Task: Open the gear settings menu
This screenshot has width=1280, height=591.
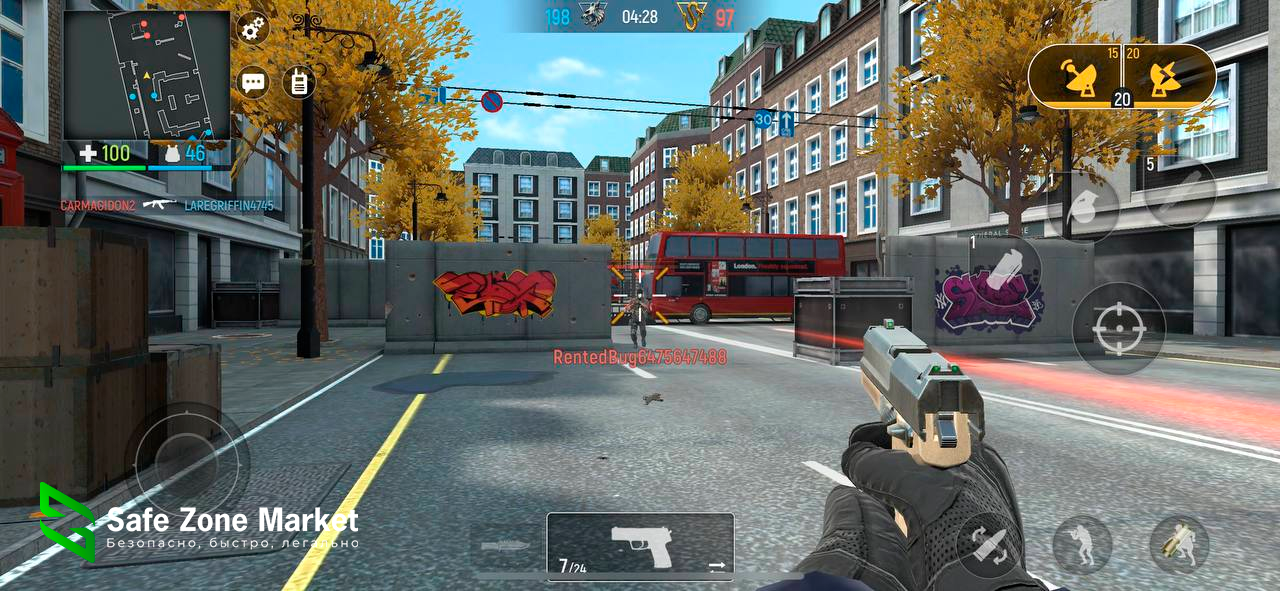Action: point(253,28)
